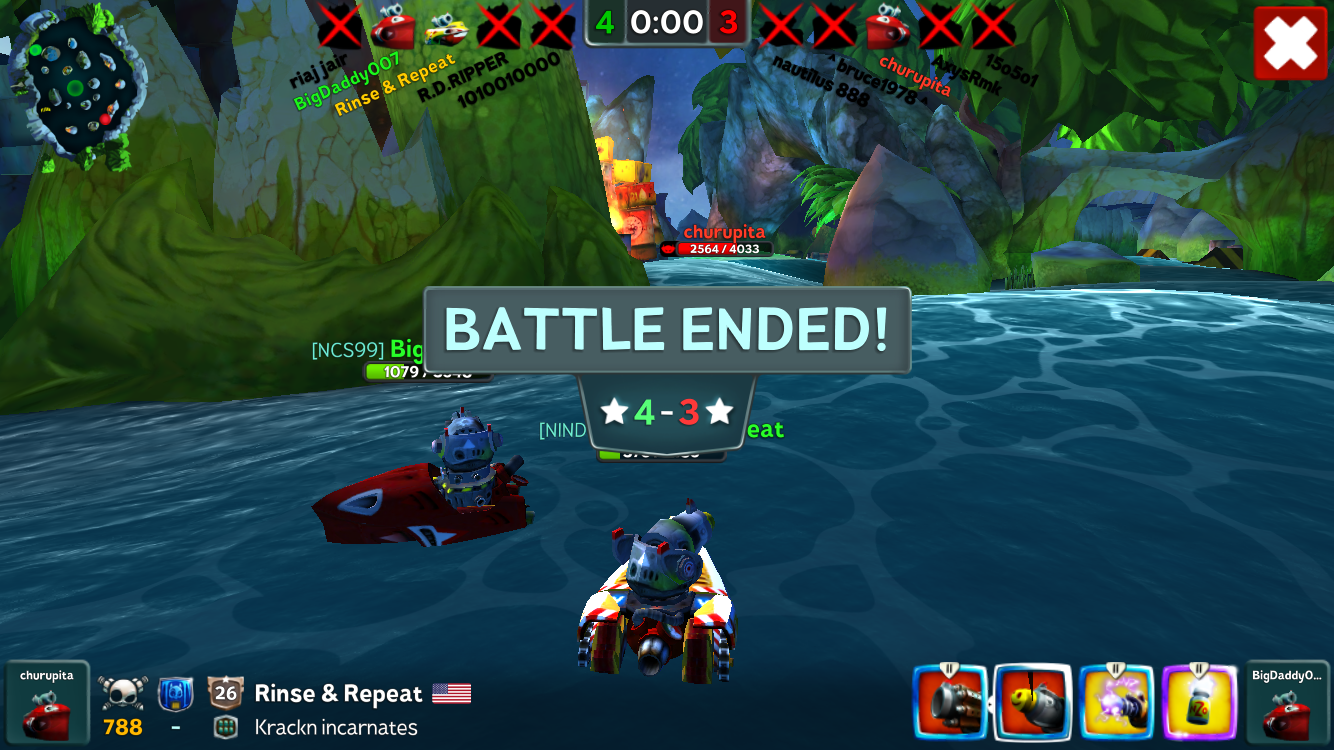Image resolution: width=1334 pixels, height=750 pixels.
Task: Open the Krackn incarnates guild label
Action: 335,727
